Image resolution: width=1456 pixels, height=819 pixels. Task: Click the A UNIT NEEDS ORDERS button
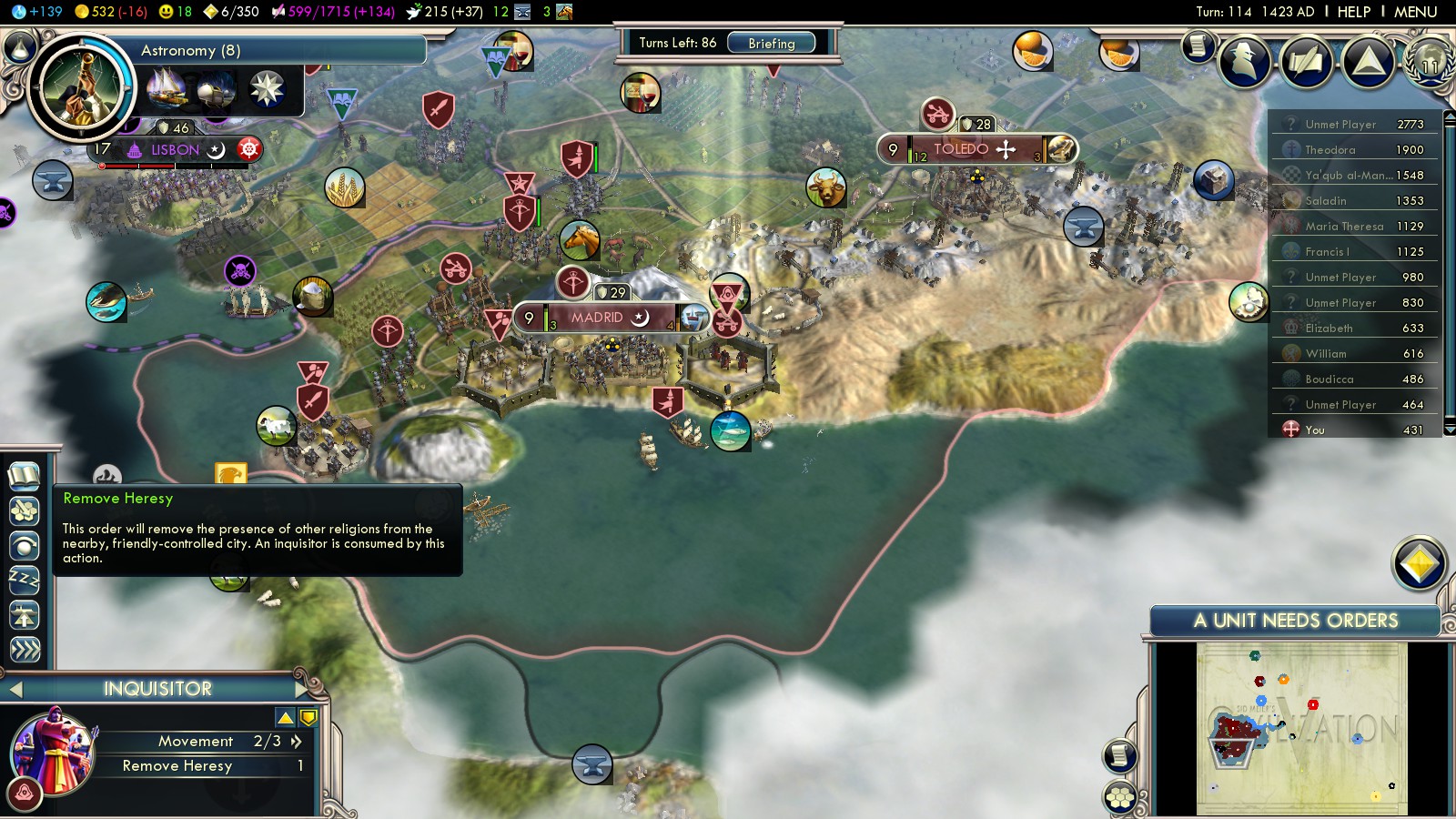tap(1295, 621)
